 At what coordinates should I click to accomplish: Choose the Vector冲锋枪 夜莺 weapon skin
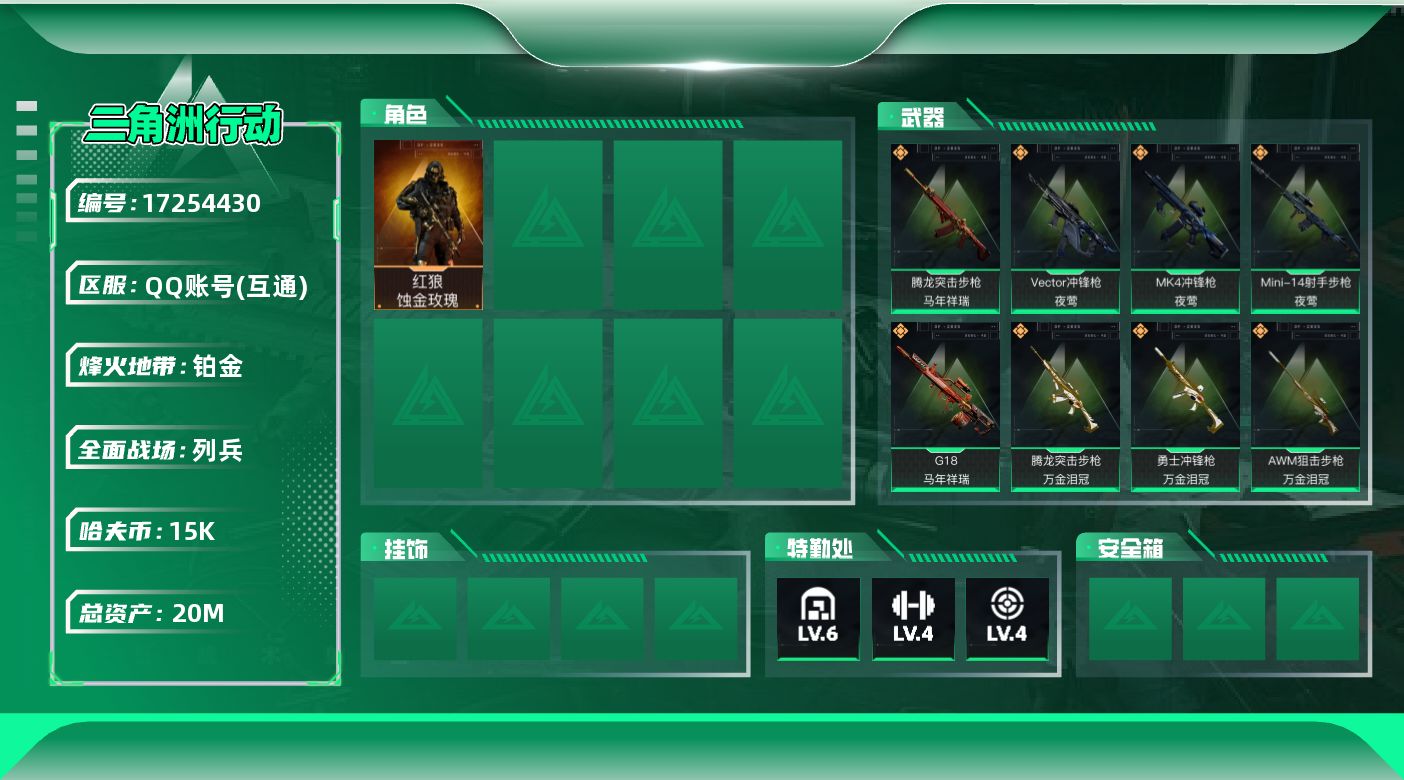pos(1065,228)
